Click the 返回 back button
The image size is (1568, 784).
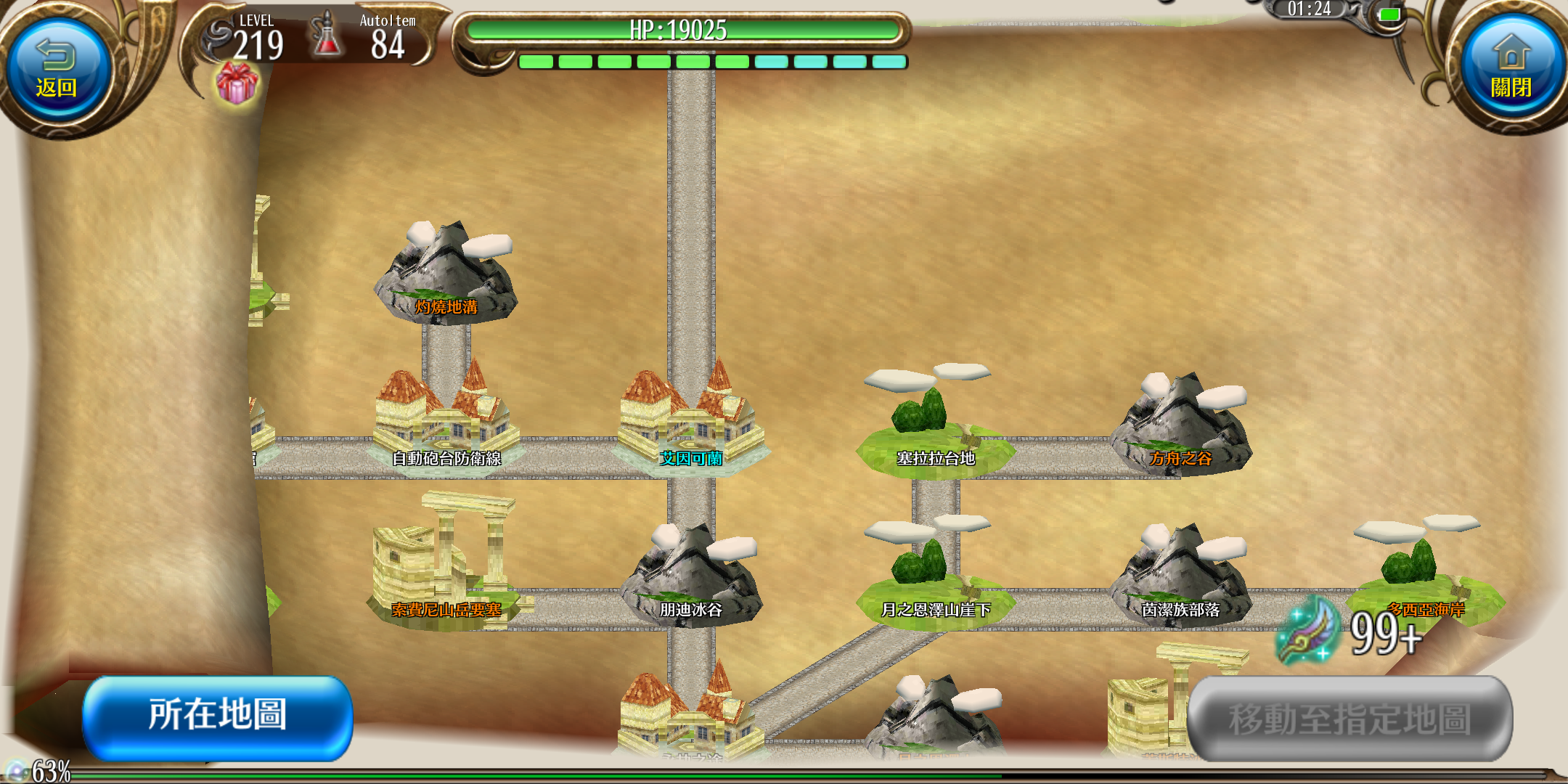pos(57,70)
